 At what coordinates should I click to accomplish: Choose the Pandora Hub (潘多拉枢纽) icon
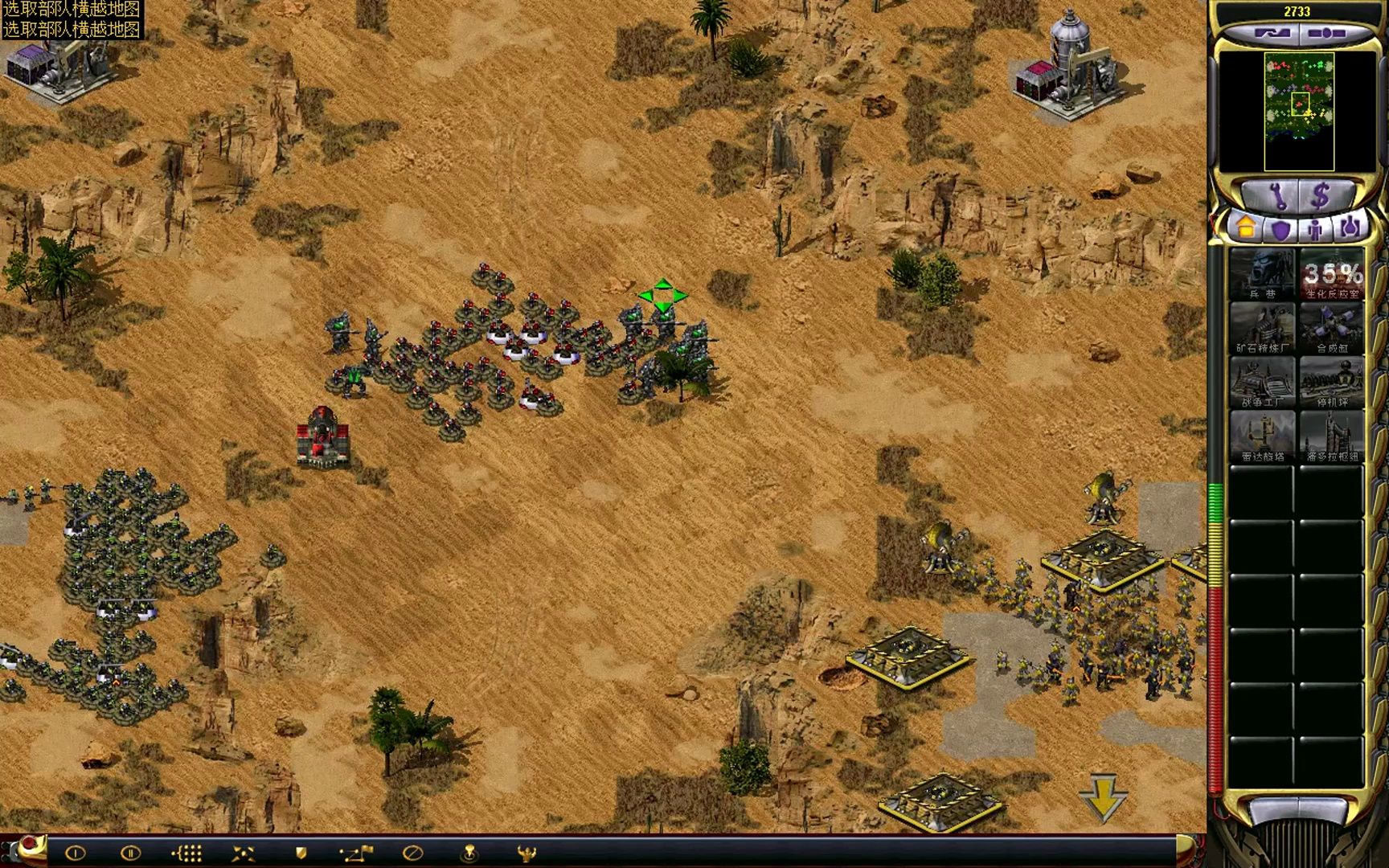(1331, 436)
